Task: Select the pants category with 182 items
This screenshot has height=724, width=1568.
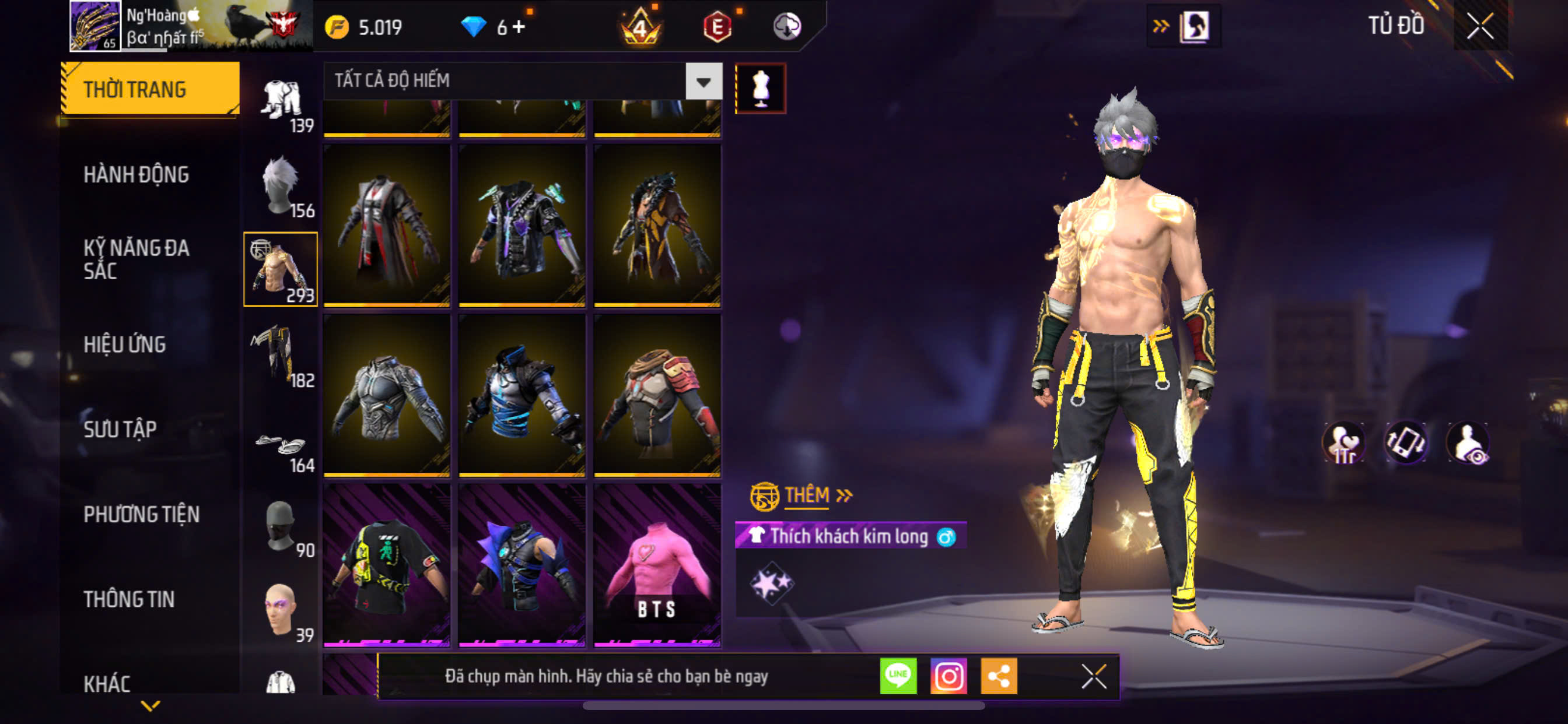Action: click(281, 356)
